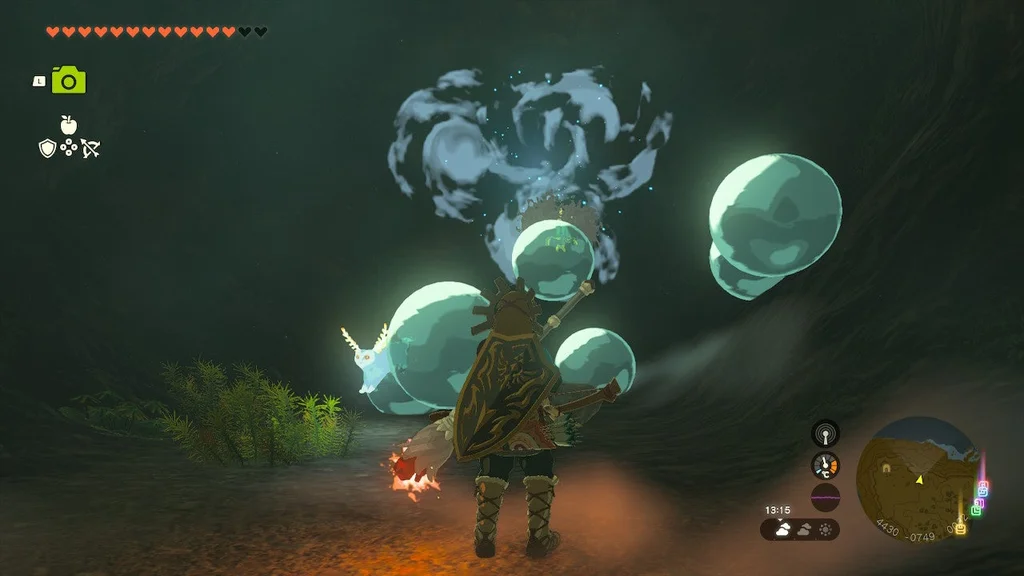Click the Shrine Sensor antenna icon

point(825,433)
